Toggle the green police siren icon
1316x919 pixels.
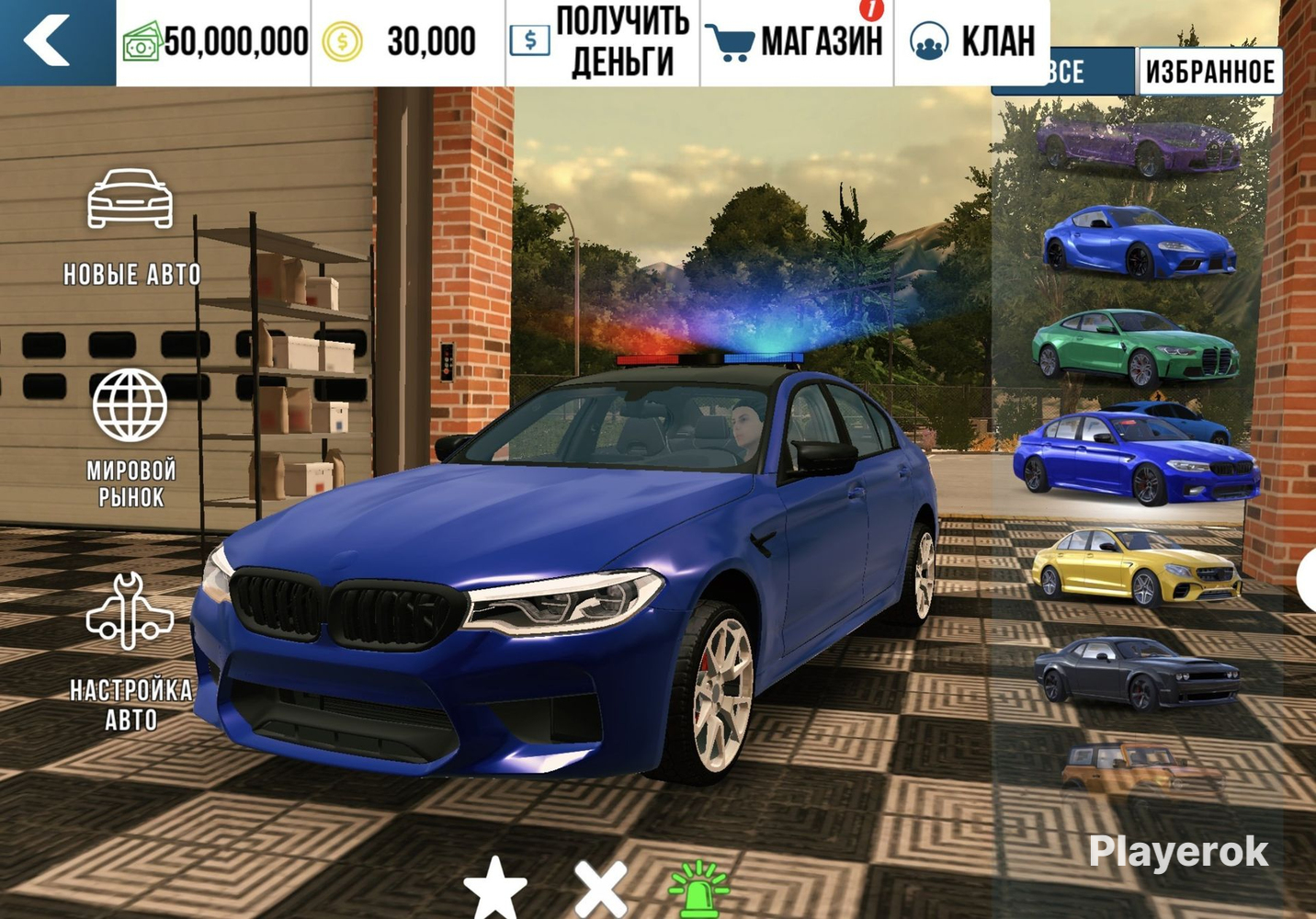tap(699, 890)
